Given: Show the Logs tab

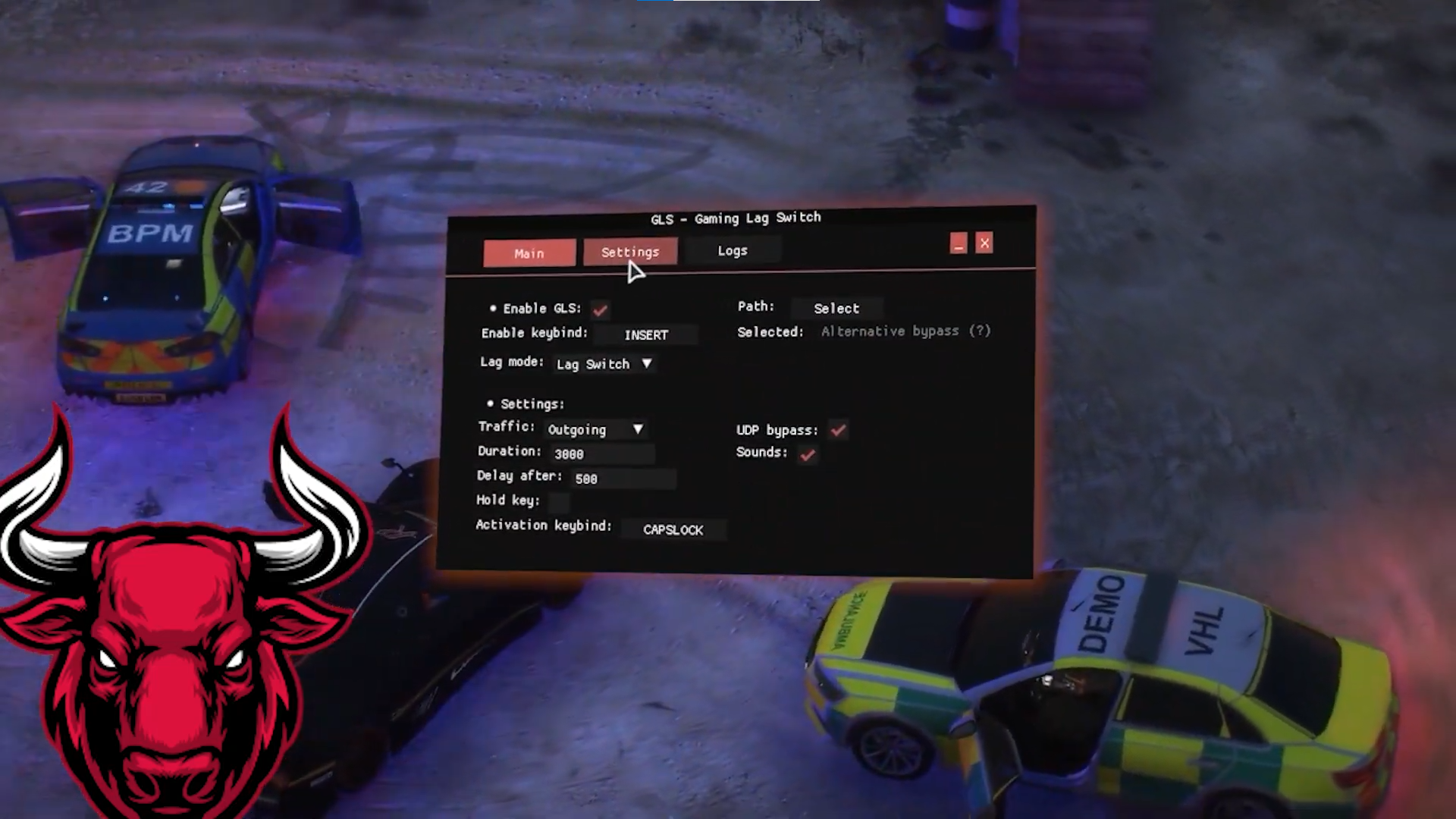Looking at the screenshot, I should coord(733,250).
